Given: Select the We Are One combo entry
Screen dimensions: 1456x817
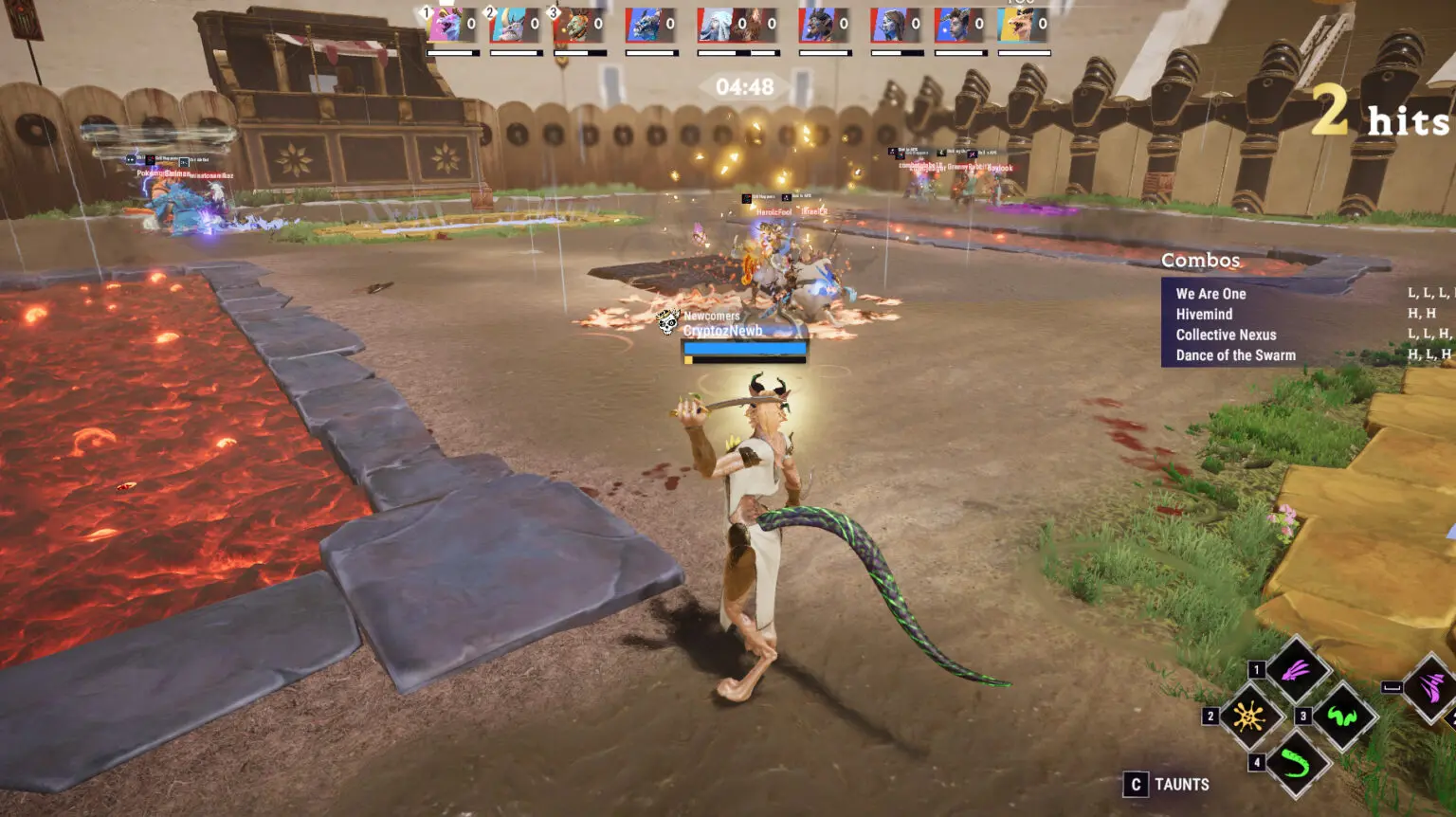Looking at the screenshot, I should (1210, 294).
